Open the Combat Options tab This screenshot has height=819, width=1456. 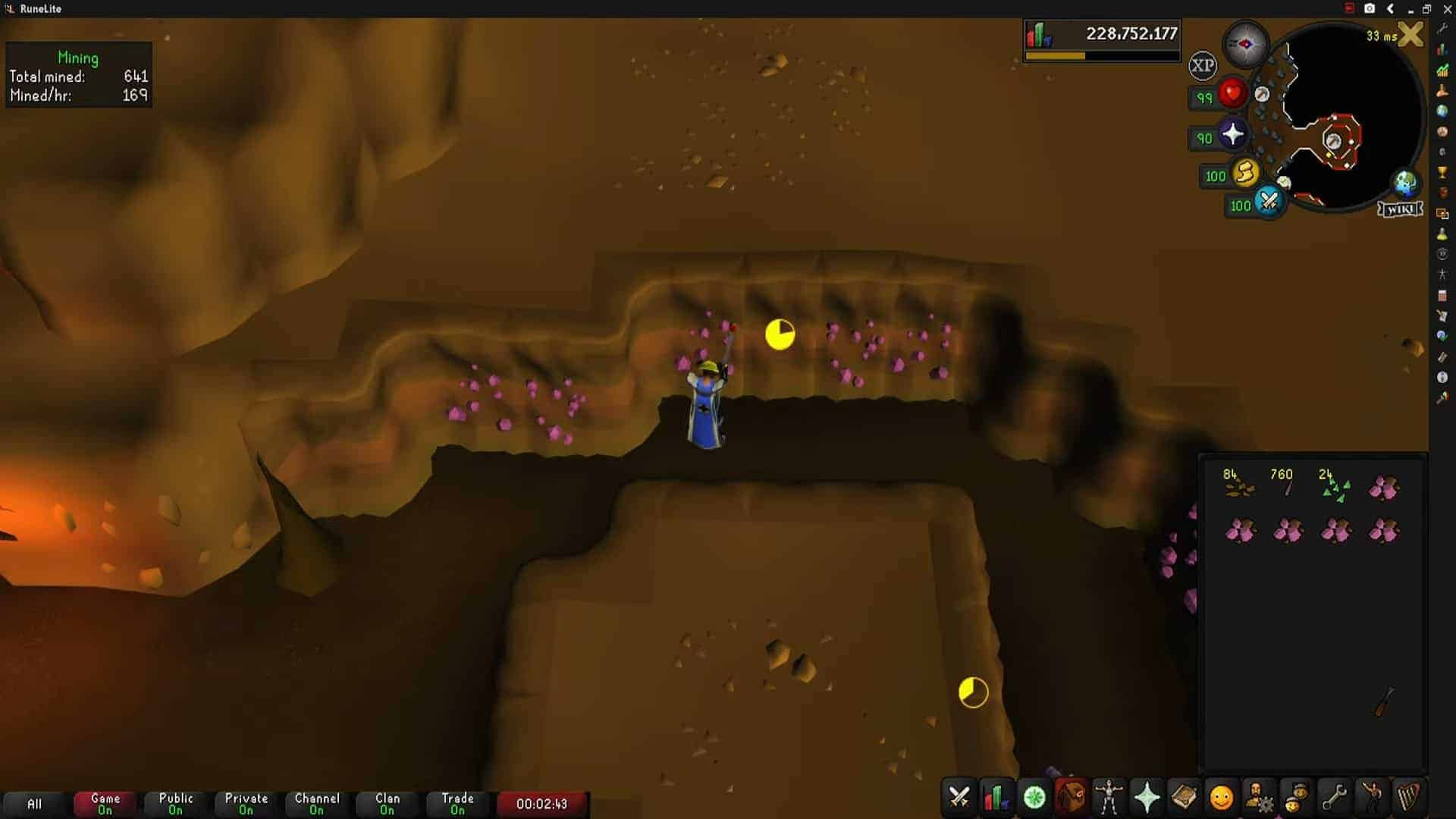959,798
